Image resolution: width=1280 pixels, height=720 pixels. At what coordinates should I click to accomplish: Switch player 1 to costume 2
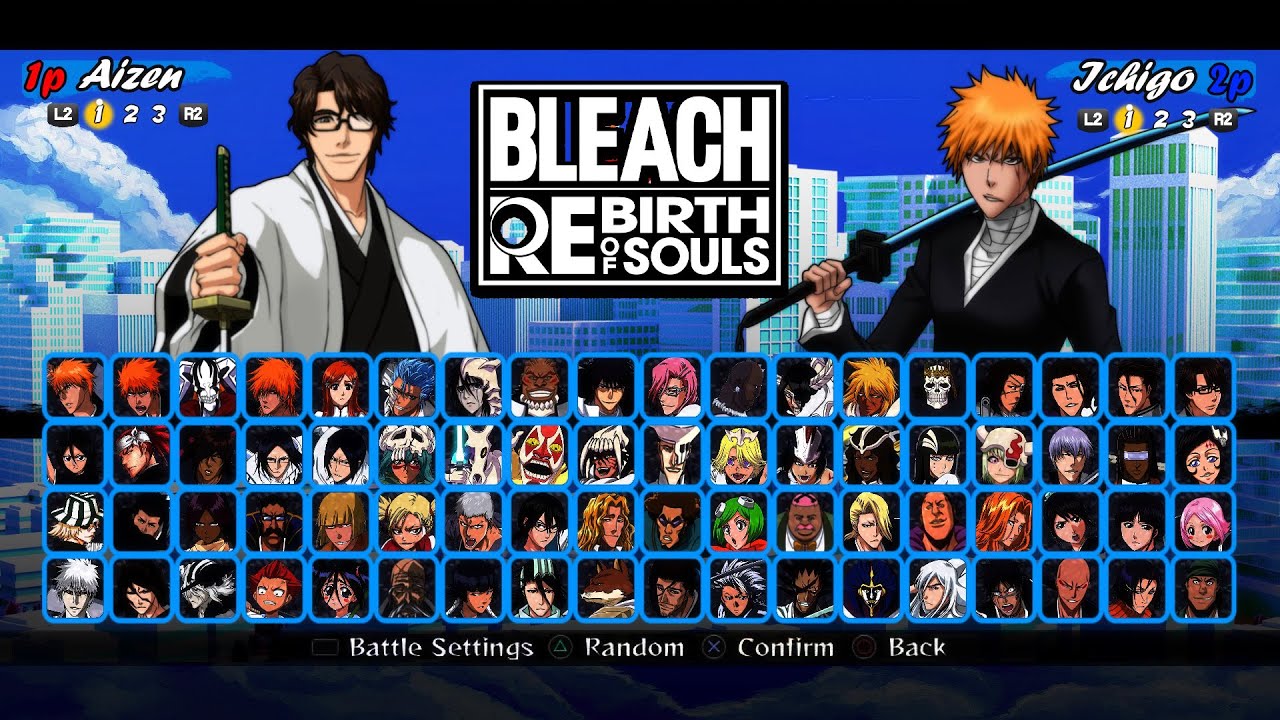[131, 113]
